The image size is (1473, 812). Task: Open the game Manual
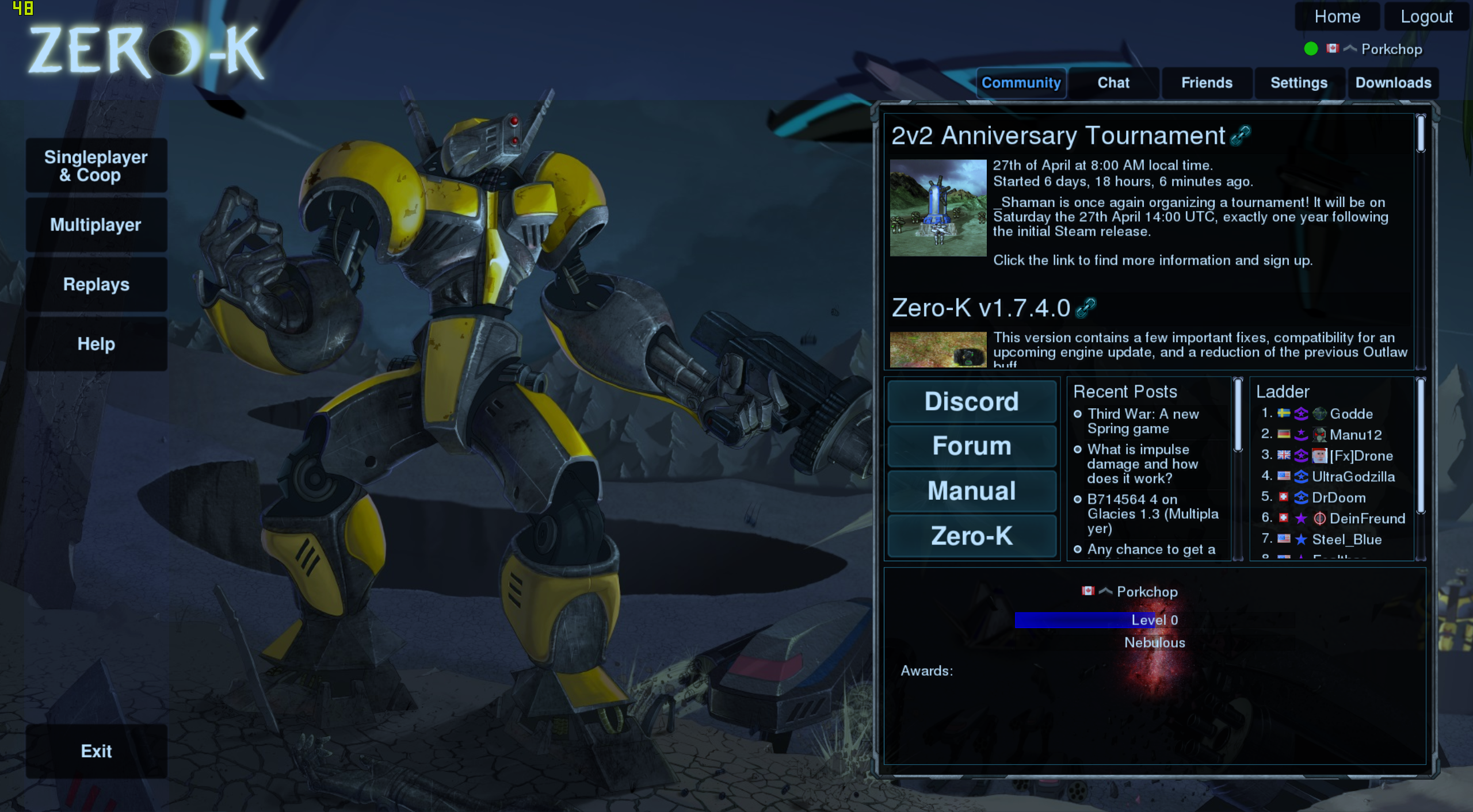pos(971,491)
